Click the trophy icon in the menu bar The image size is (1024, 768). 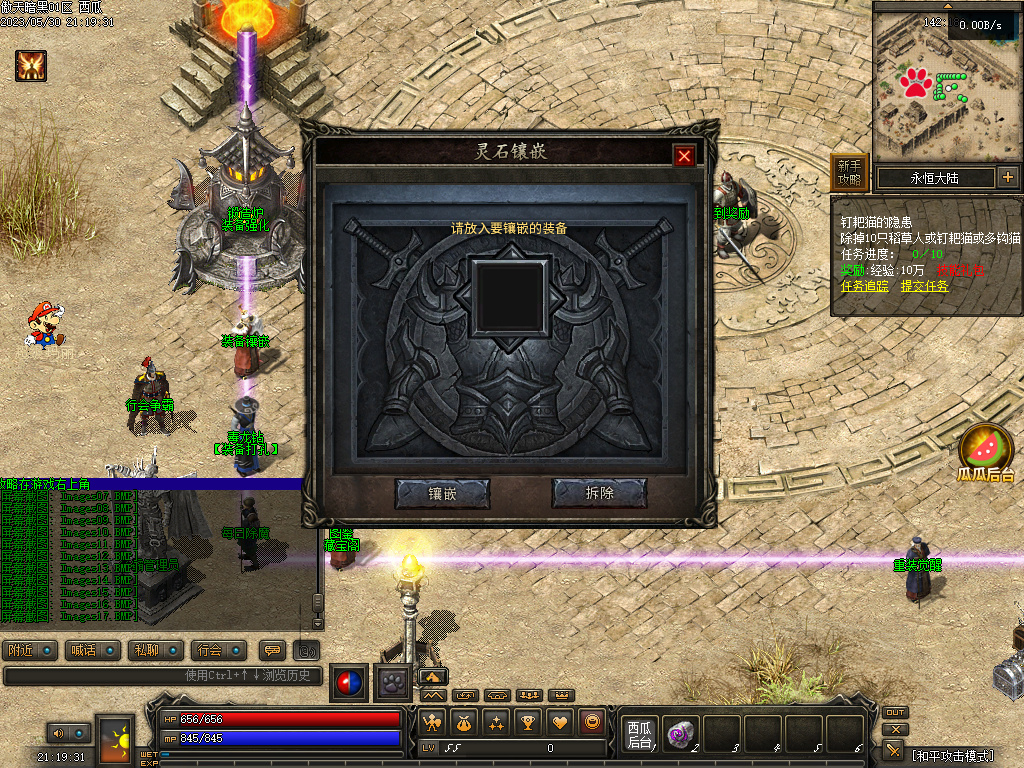(x=529, y=721)
